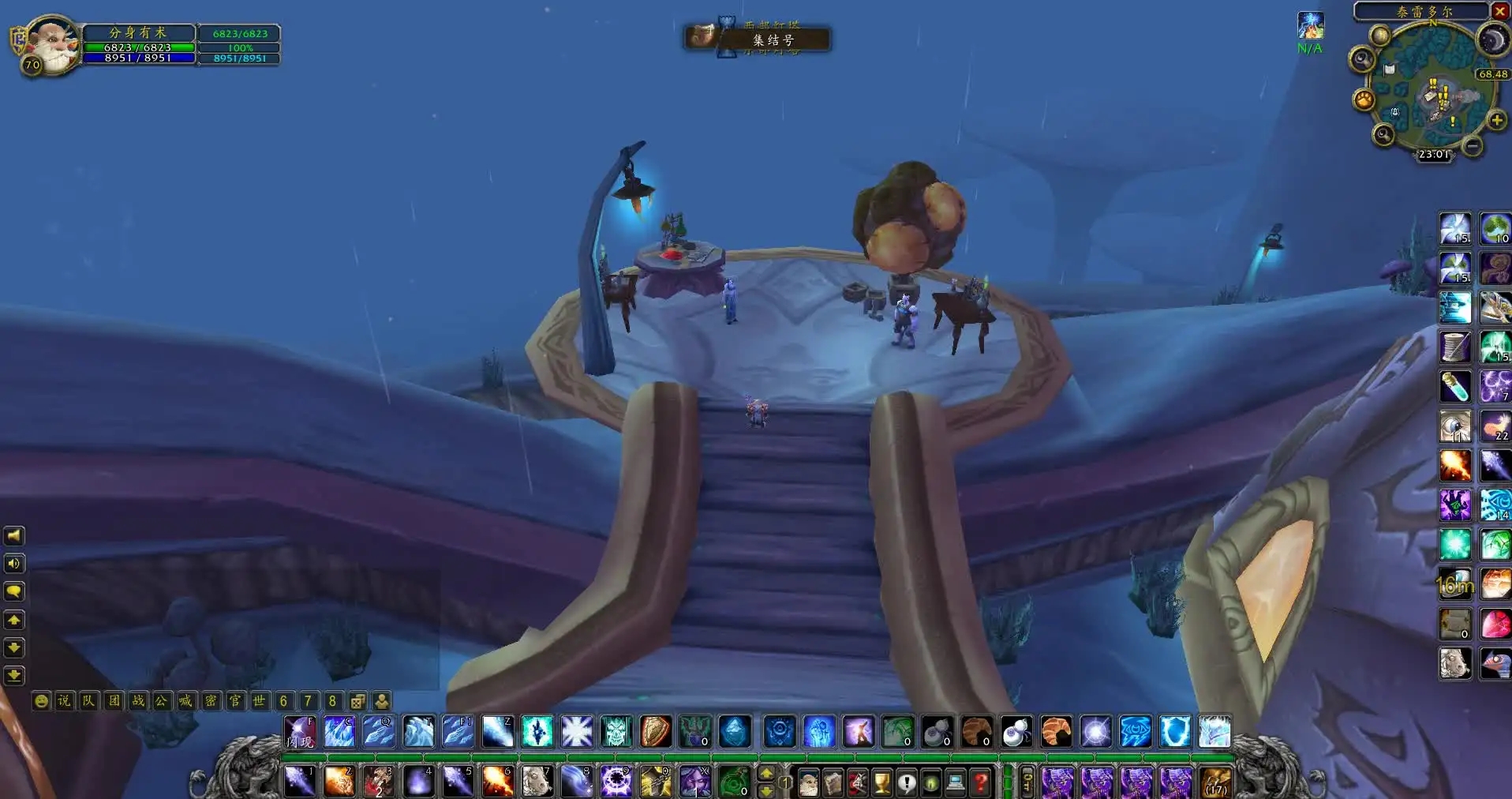Choose the 公 (guild) chat channel
Image resolution: width=1512 pixels, height=799 pixels.
162,701
